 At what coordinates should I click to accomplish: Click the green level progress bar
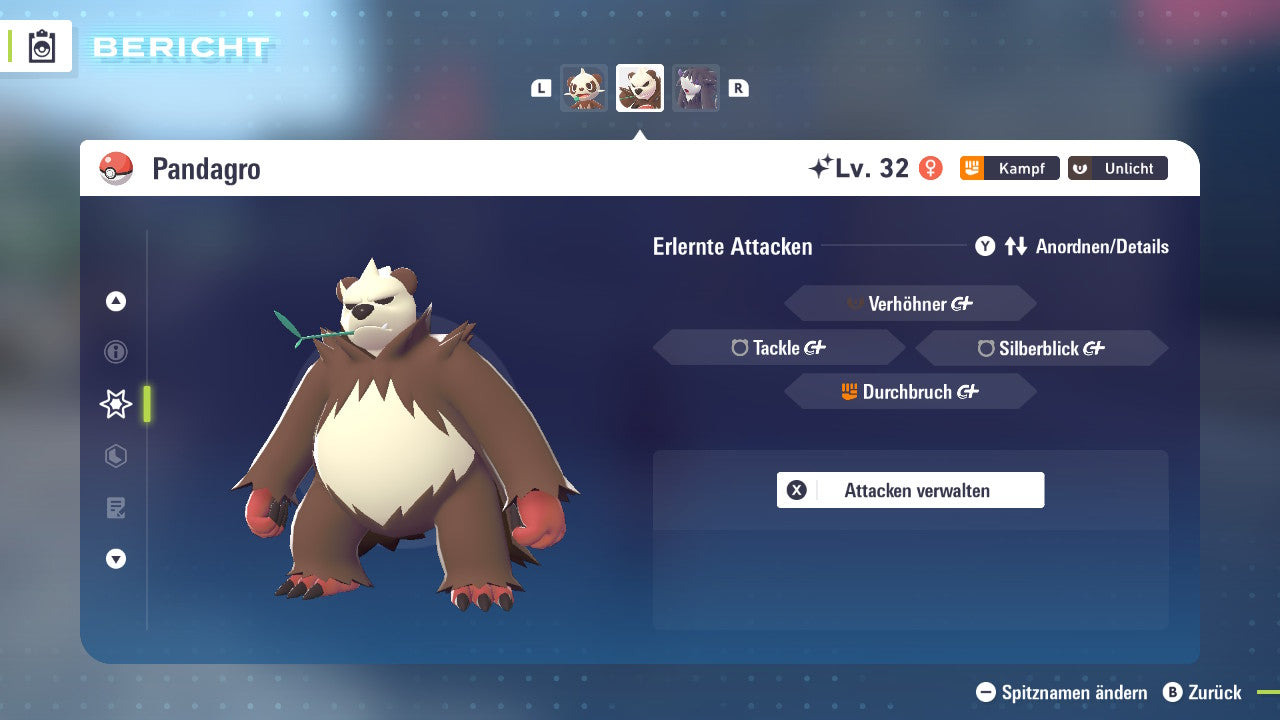[146, 404]
